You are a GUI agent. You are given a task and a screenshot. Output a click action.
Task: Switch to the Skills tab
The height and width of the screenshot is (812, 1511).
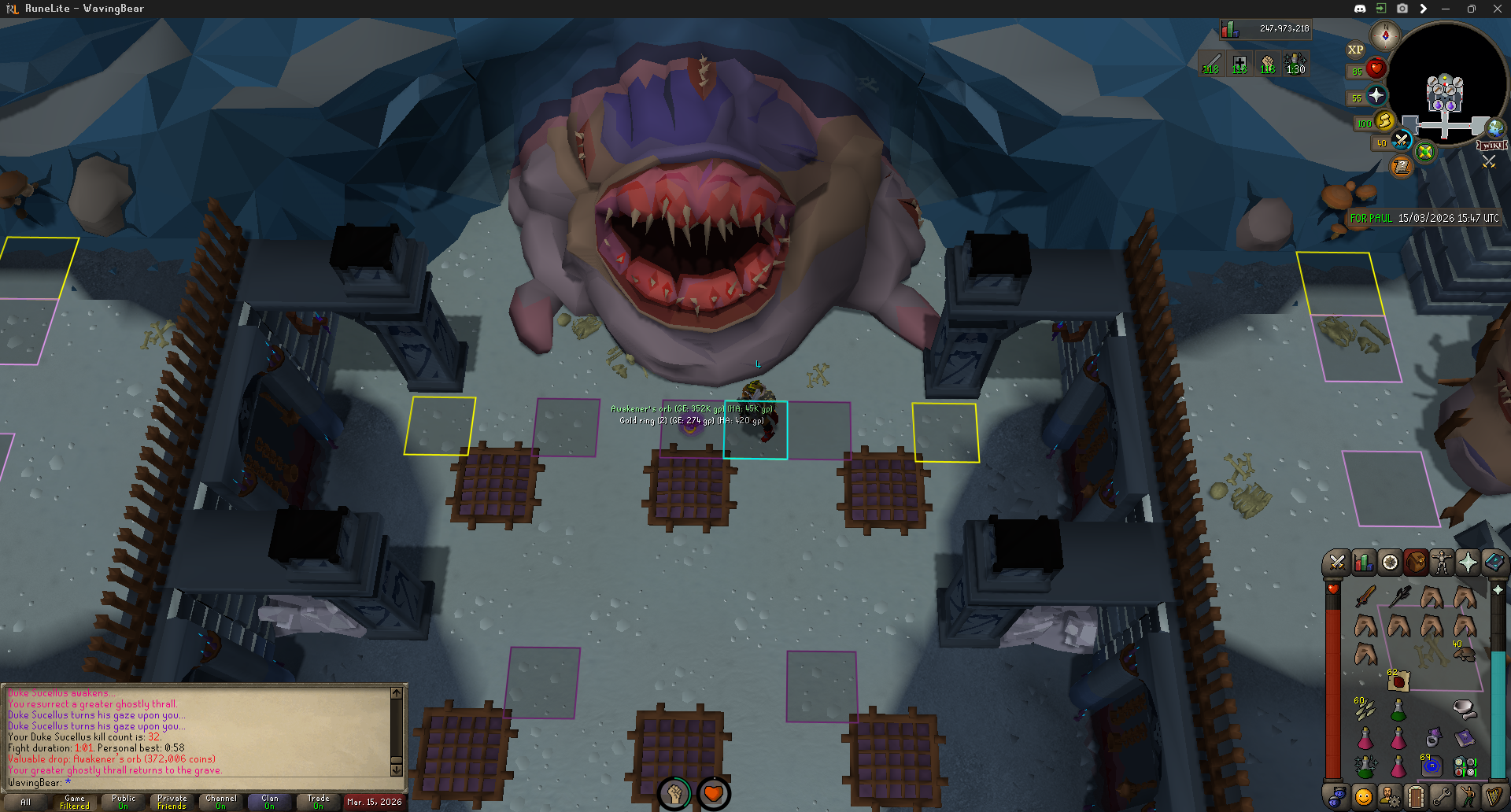[1363, 563]
